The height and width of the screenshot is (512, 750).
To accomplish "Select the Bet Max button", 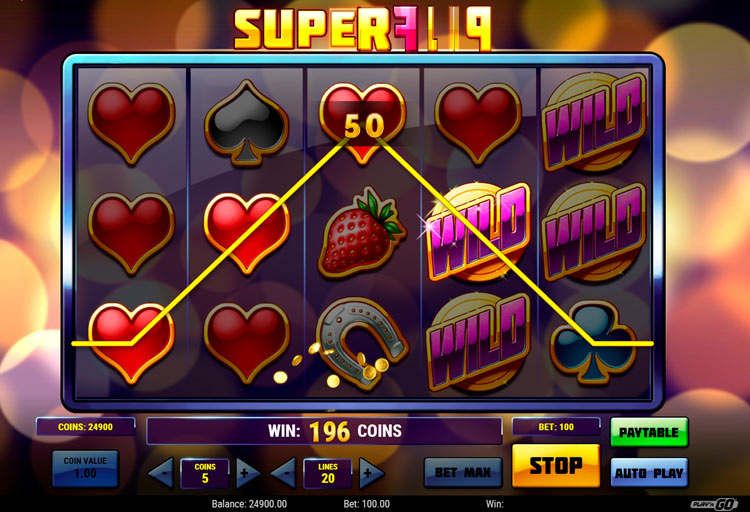I will (462, 472).
